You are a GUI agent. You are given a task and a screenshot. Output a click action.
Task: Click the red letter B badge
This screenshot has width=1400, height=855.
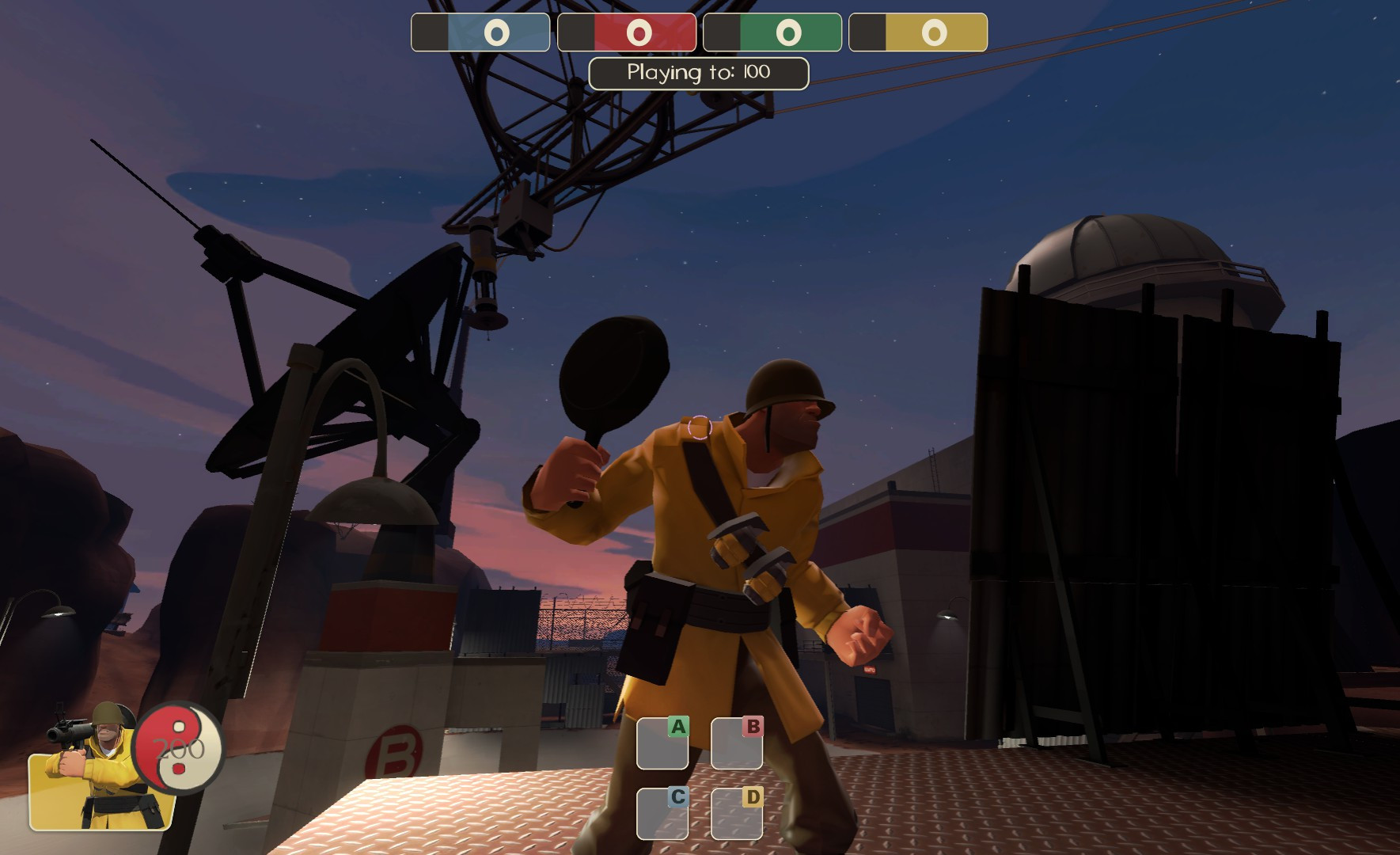(x=751, y=725)
